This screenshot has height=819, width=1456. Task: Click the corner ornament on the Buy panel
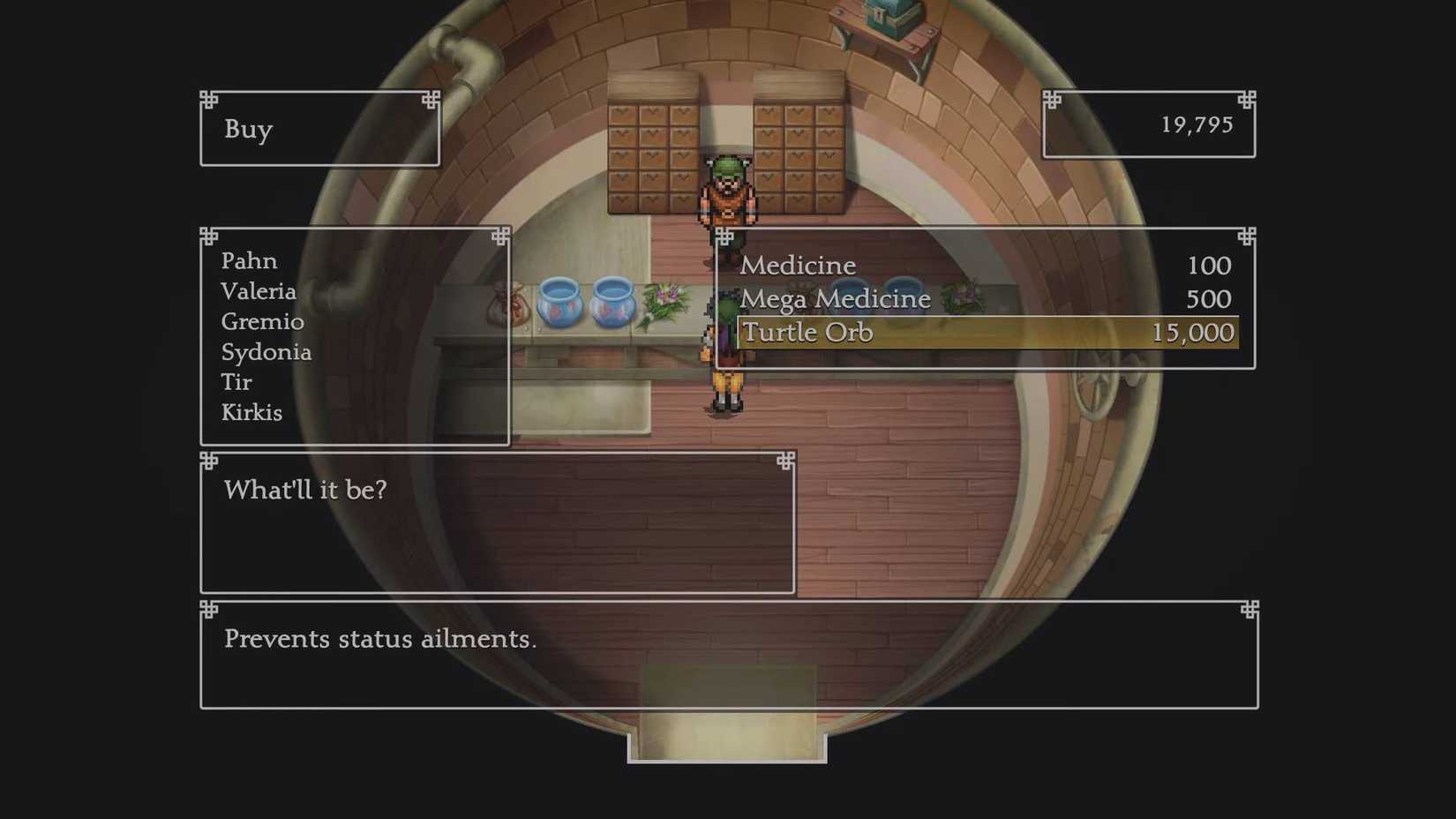(208, 99)
